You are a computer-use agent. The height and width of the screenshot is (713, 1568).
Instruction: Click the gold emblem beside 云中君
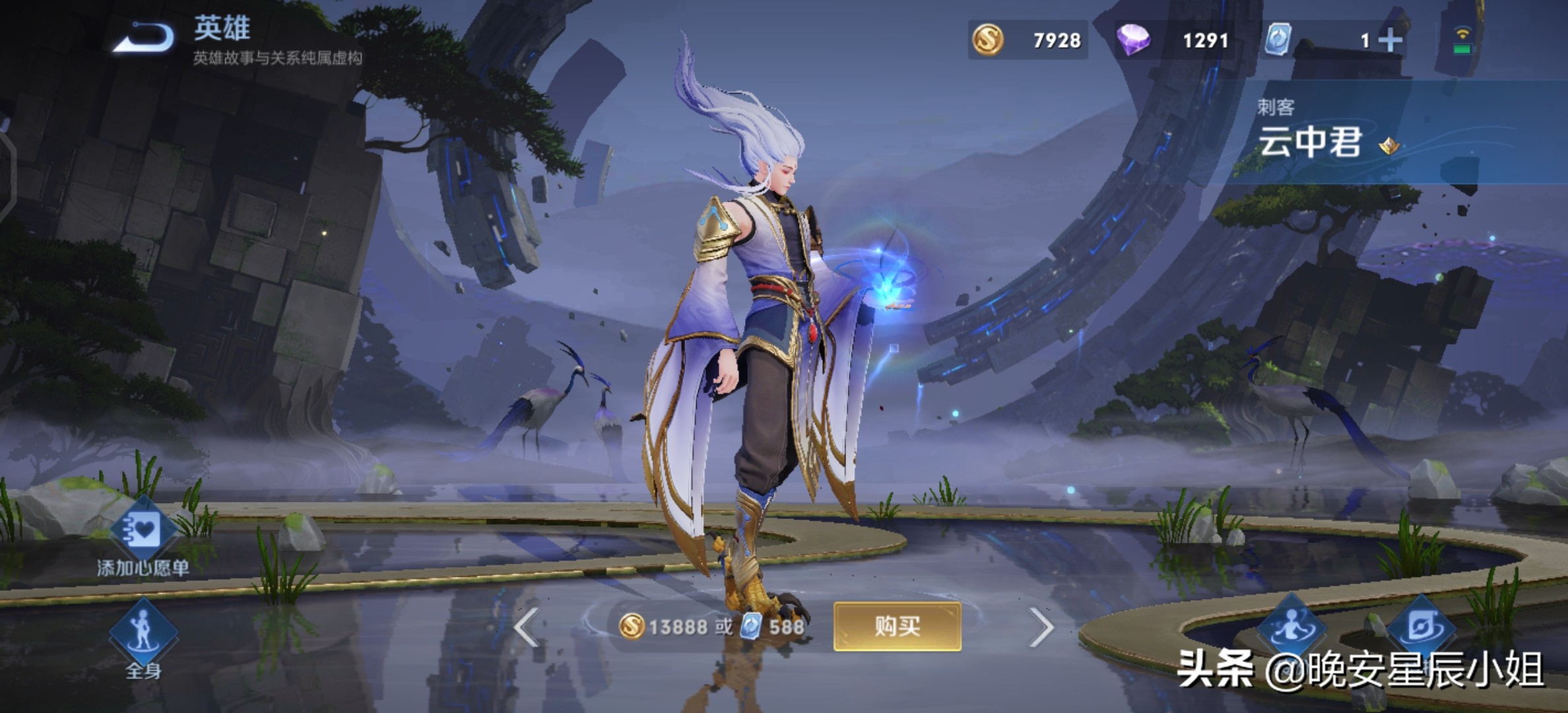(1389, 145)
